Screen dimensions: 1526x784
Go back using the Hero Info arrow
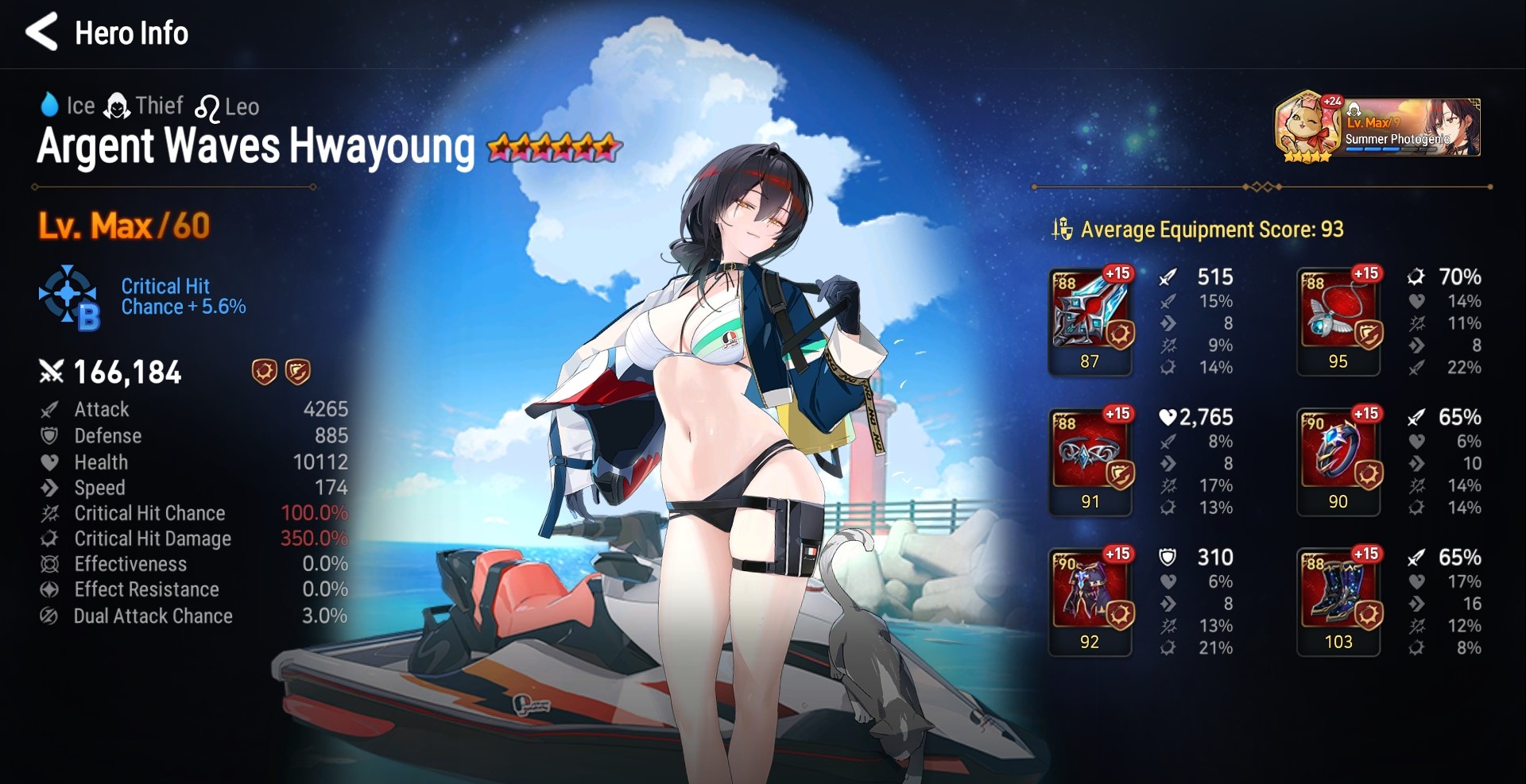[x=43, y=32]
